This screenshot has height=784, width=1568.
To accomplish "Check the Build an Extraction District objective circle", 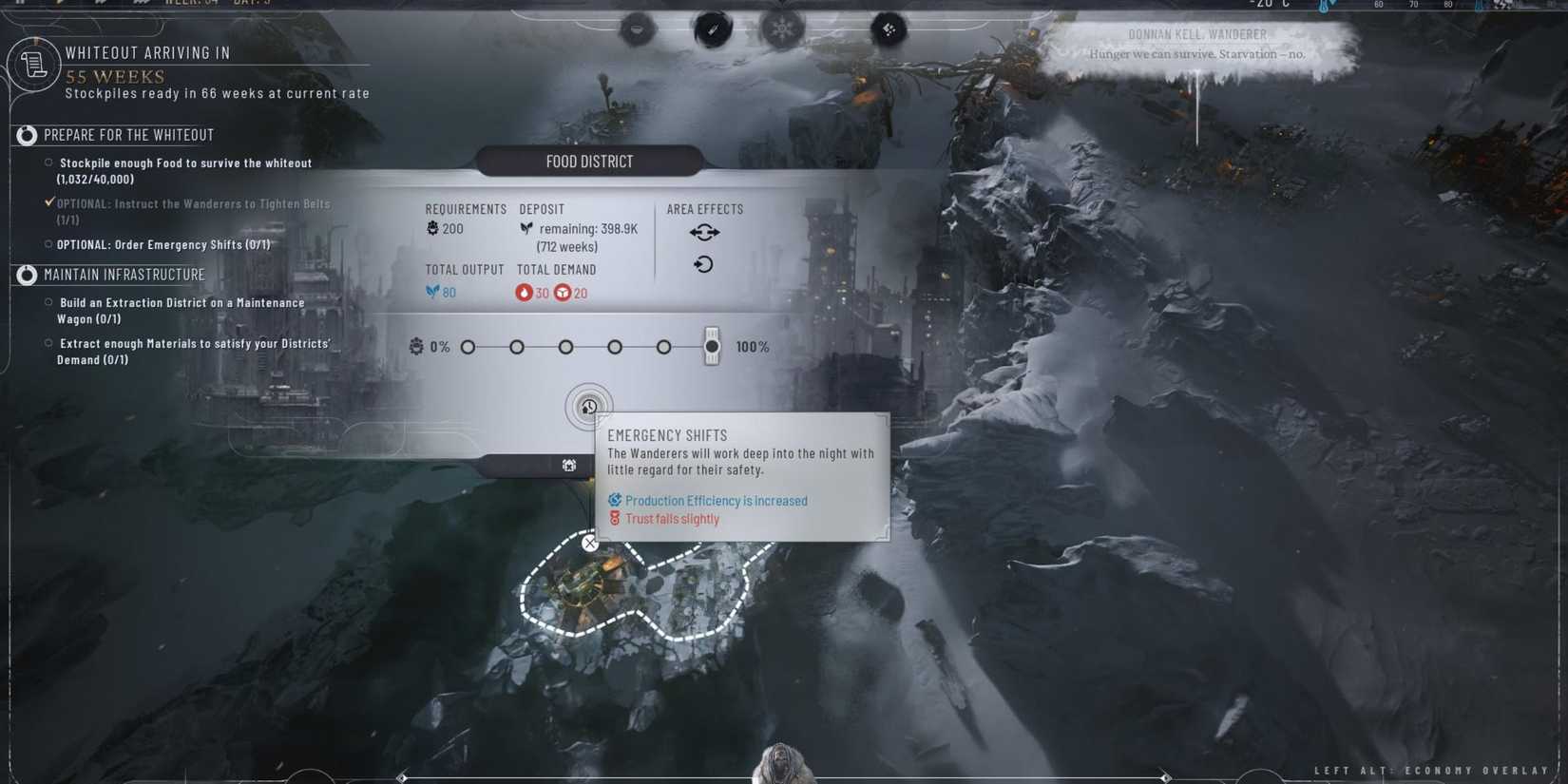I will coord(48,302).
